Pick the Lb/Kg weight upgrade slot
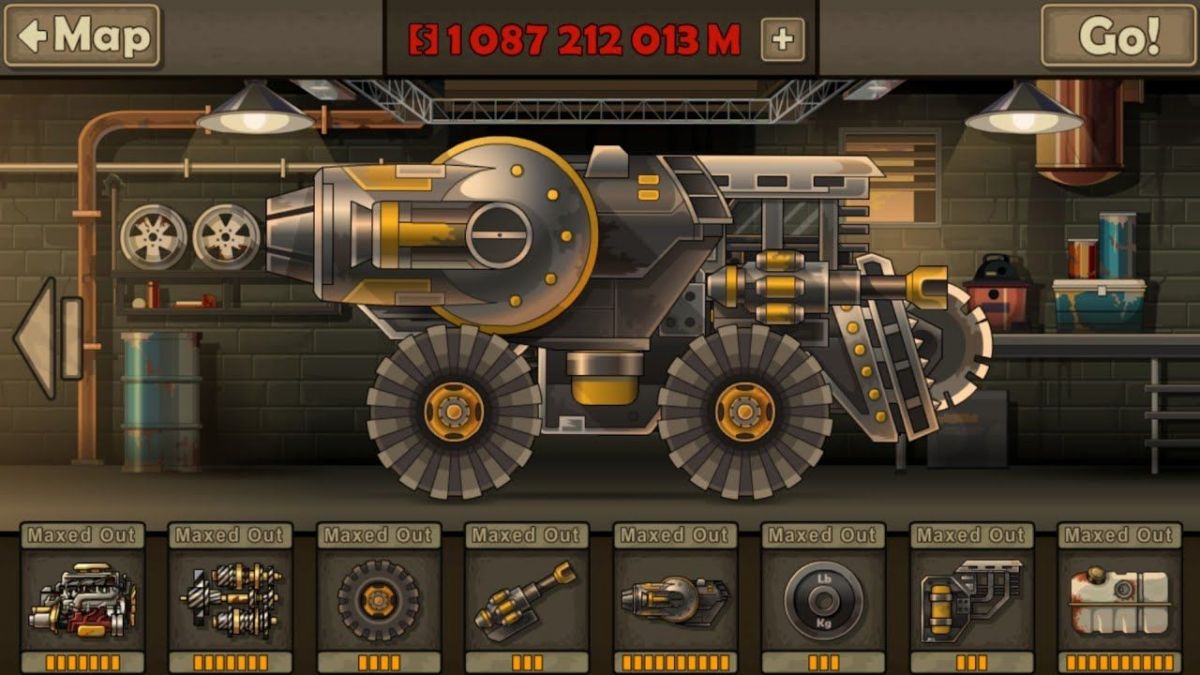1200x675 pixels. point(823,599)
